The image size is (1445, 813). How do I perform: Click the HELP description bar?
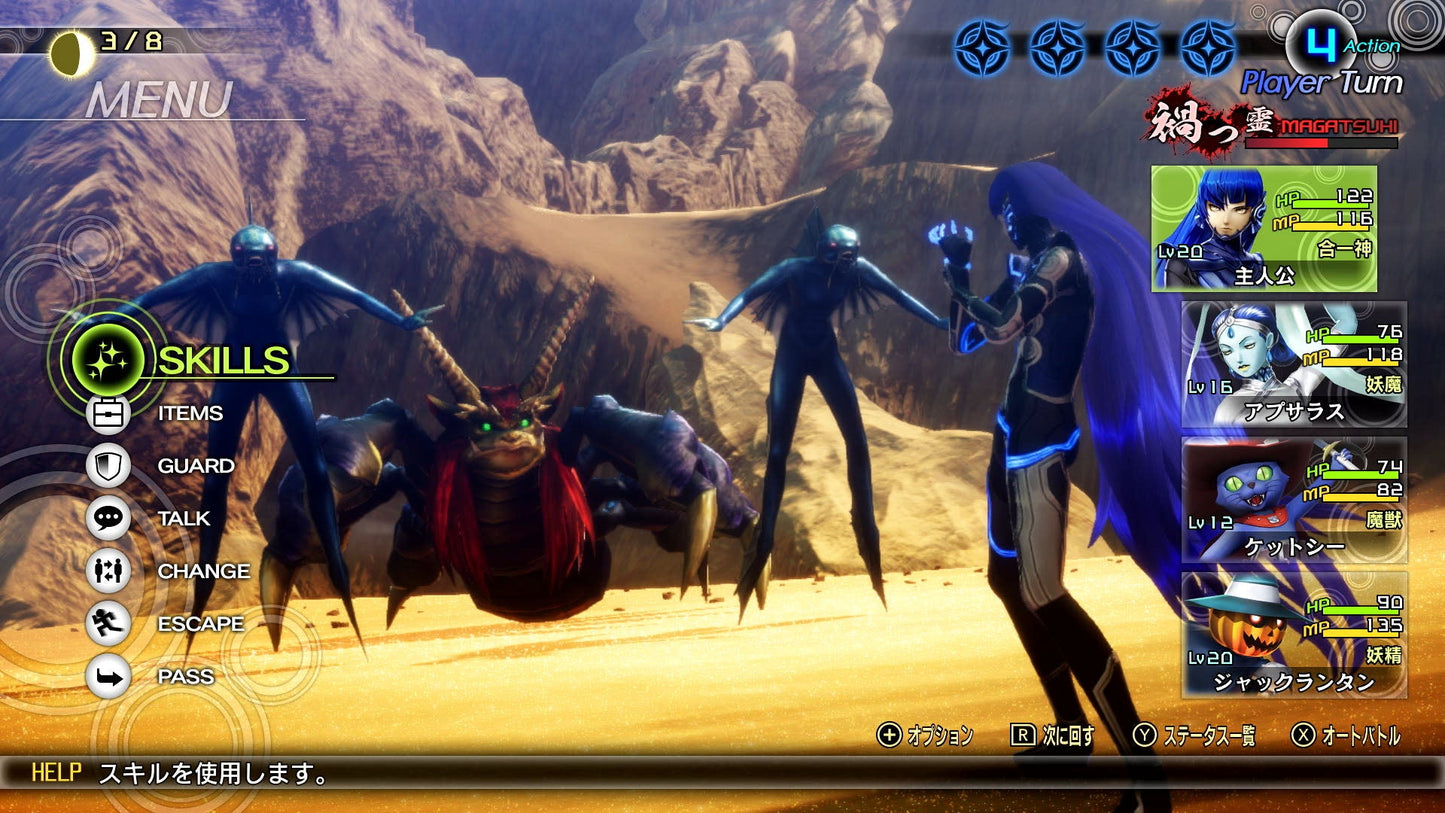200,773
